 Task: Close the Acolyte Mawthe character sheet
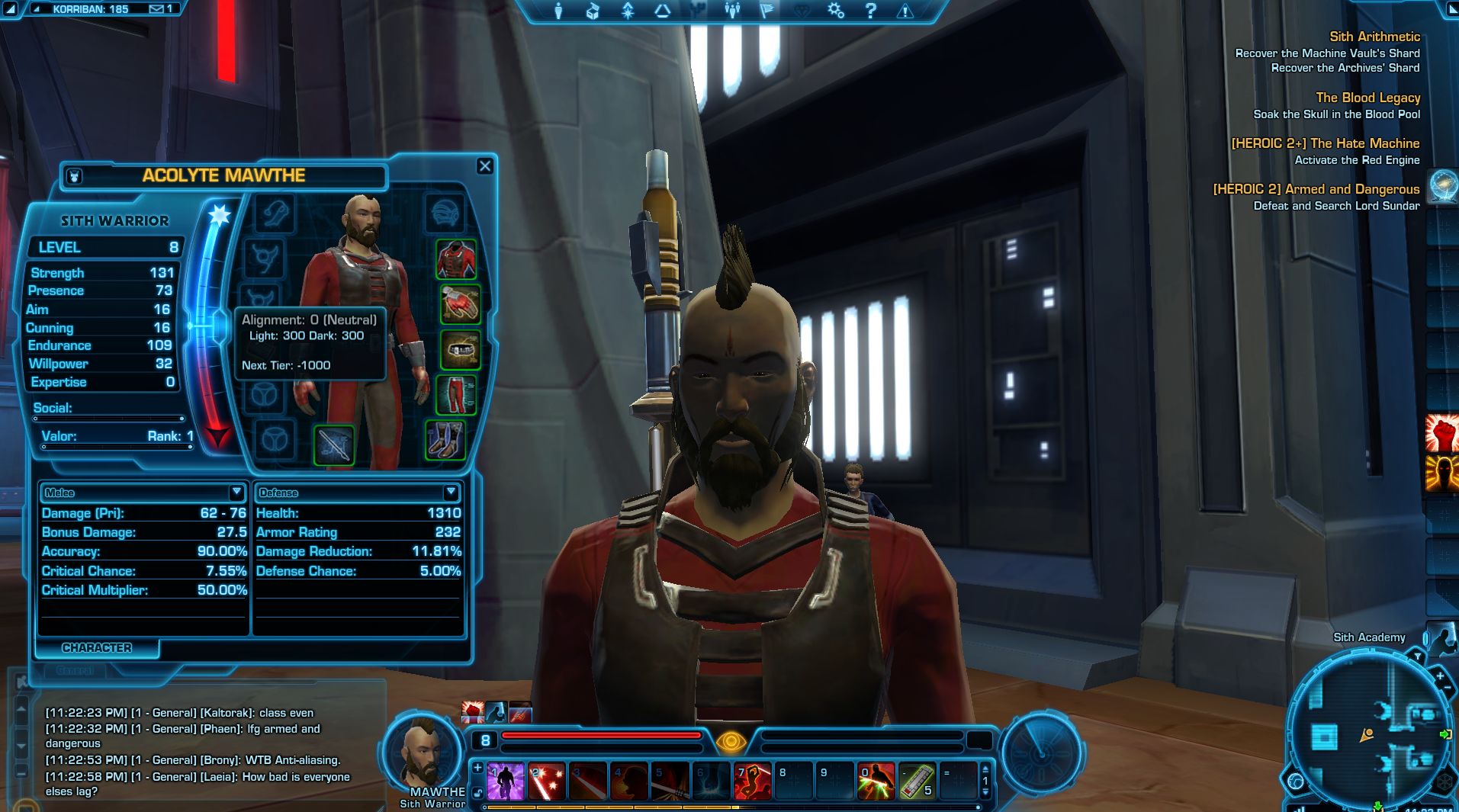pos(485,166)
